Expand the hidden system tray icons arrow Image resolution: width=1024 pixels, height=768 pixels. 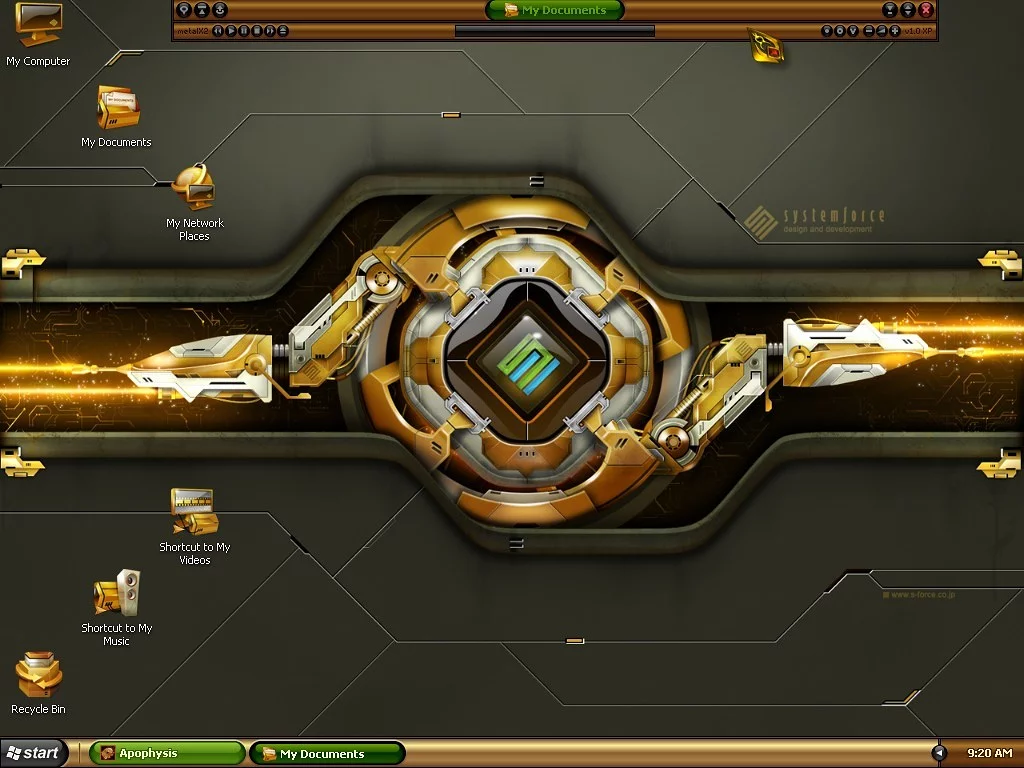939,753
